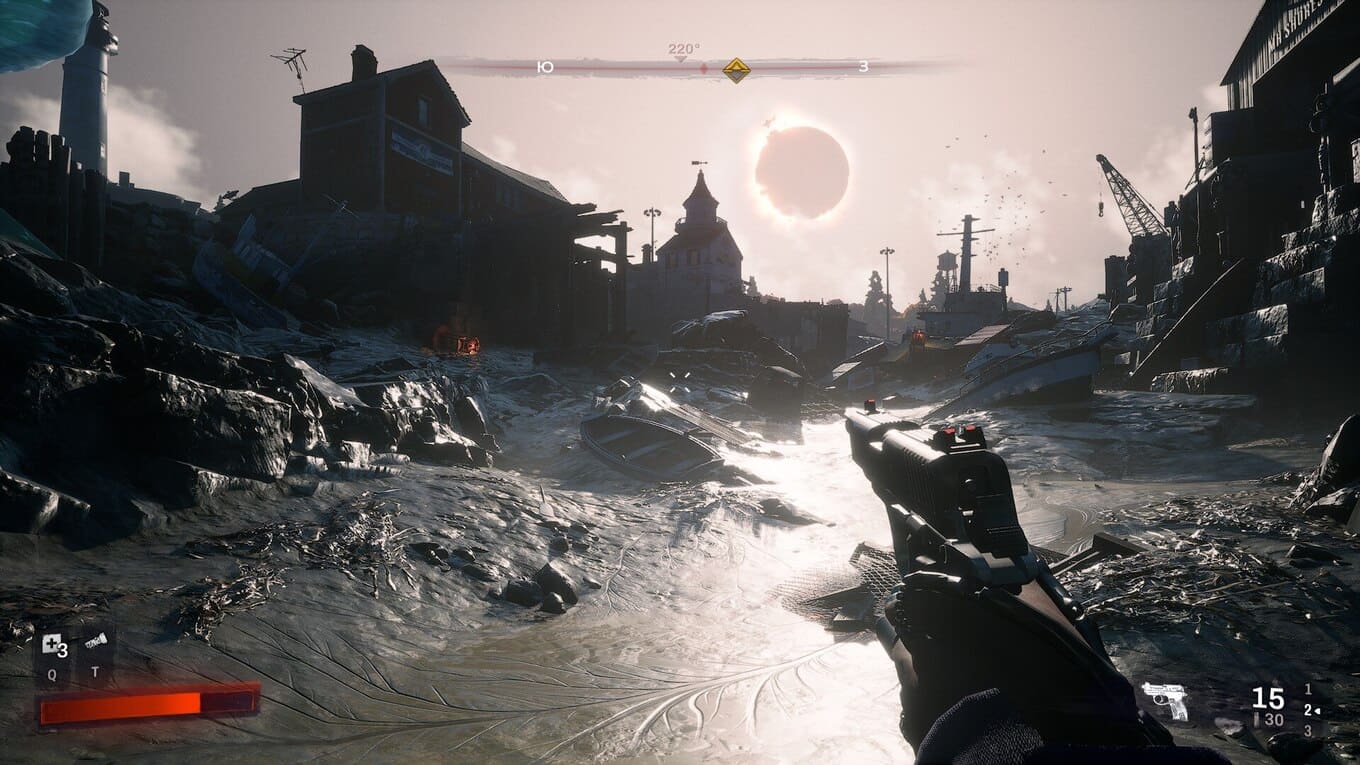Select the equipped pistol weapon icon

pyautogui.click(x=1165, y=700)
